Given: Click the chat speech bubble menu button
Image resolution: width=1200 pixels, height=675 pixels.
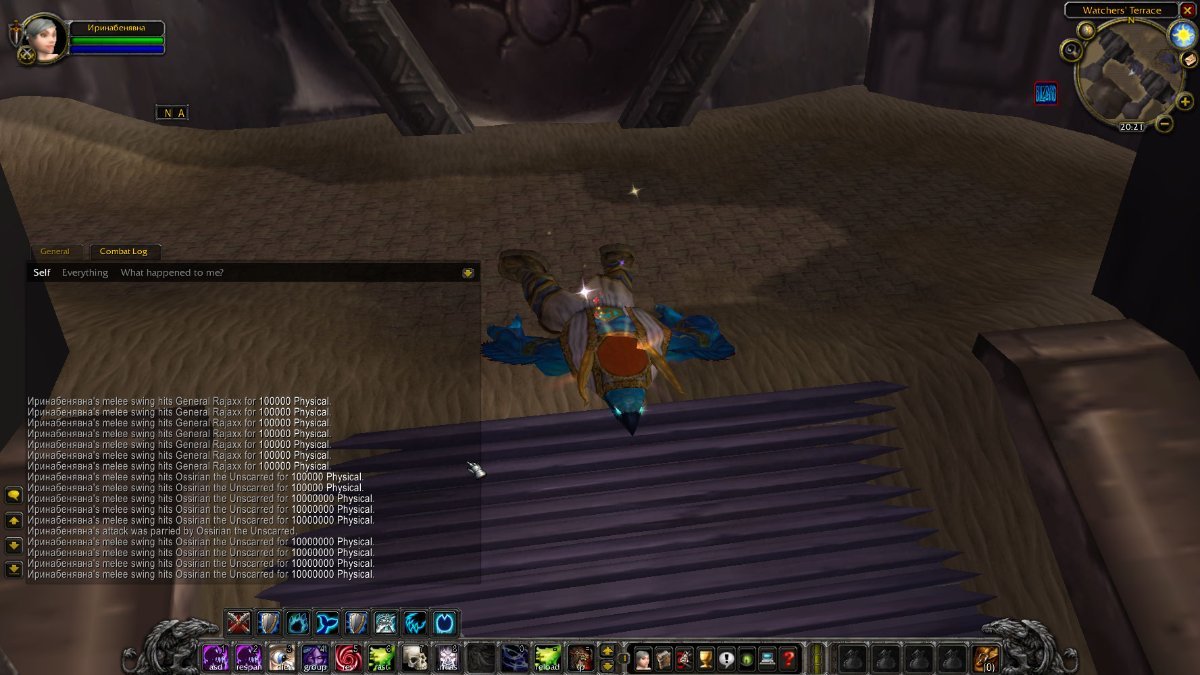Looking at the screenshot, I should (x=14, y=495).
